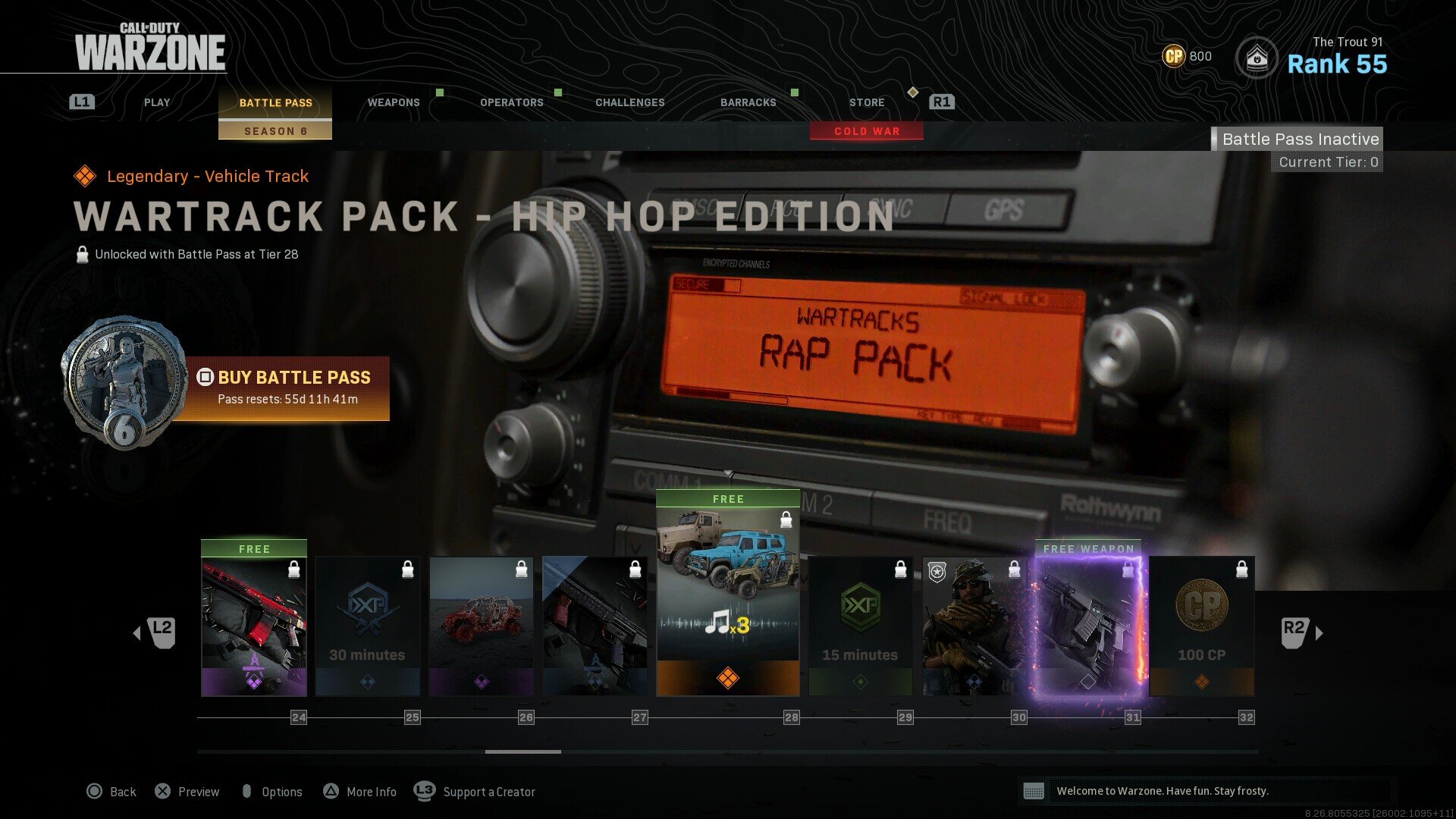Open the Play tab
The height and width of the screenshot is (819, 1456).
(x=157, y=102)
